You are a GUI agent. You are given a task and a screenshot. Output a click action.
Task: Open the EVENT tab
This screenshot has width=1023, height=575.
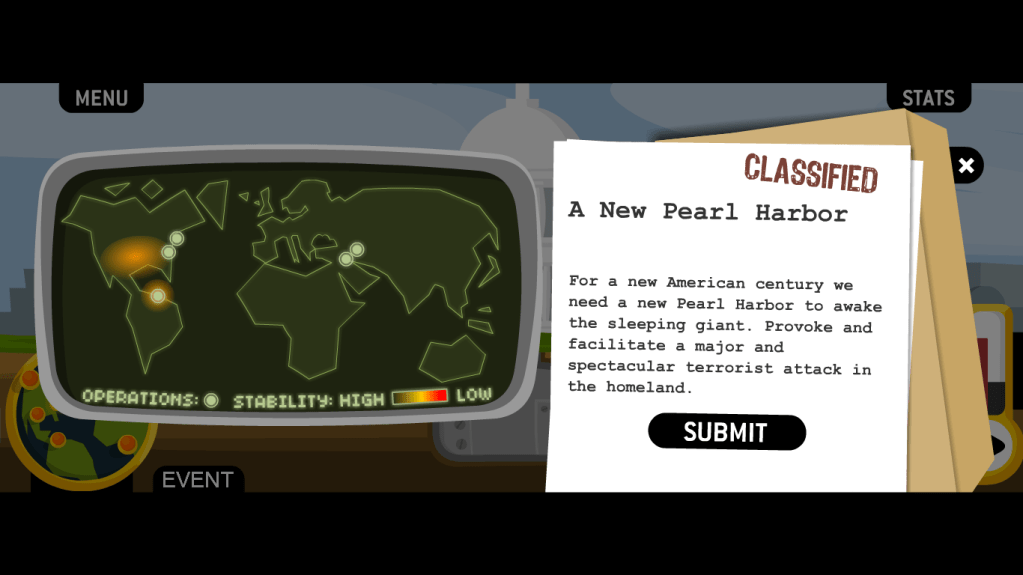(x=197, y=480)
